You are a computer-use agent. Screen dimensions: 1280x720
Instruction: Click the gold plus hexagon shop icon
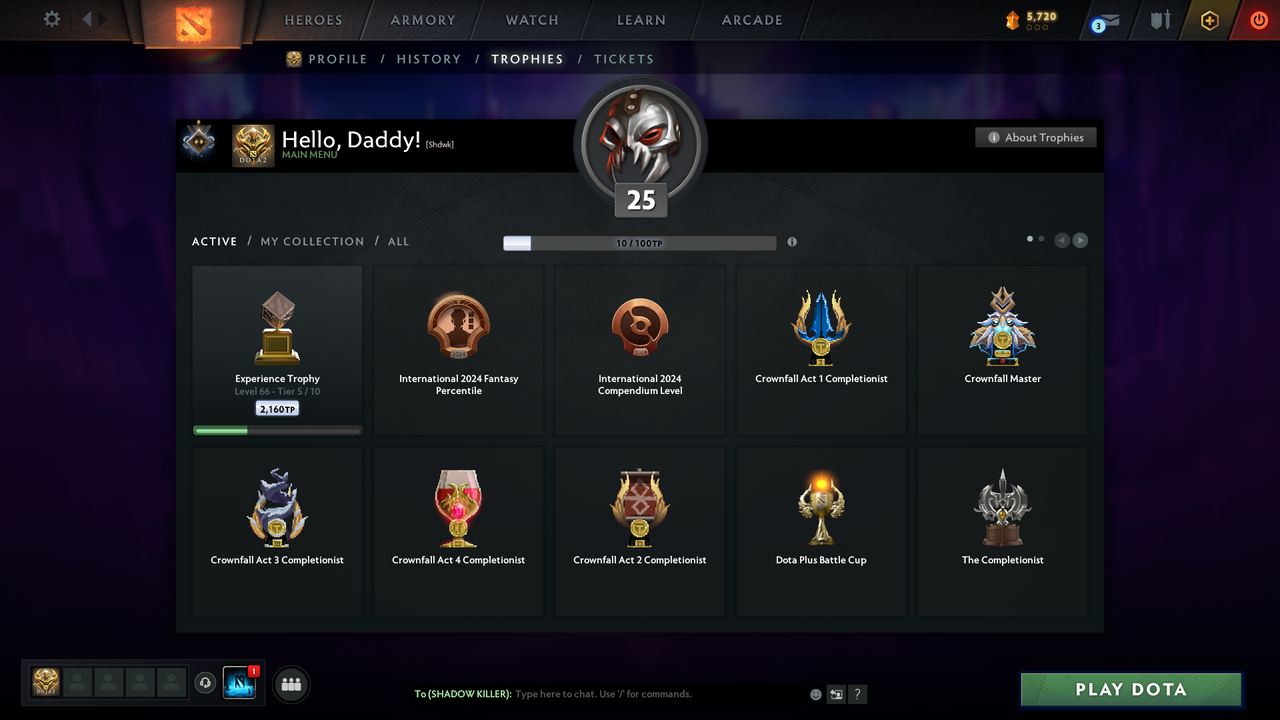1209,20
